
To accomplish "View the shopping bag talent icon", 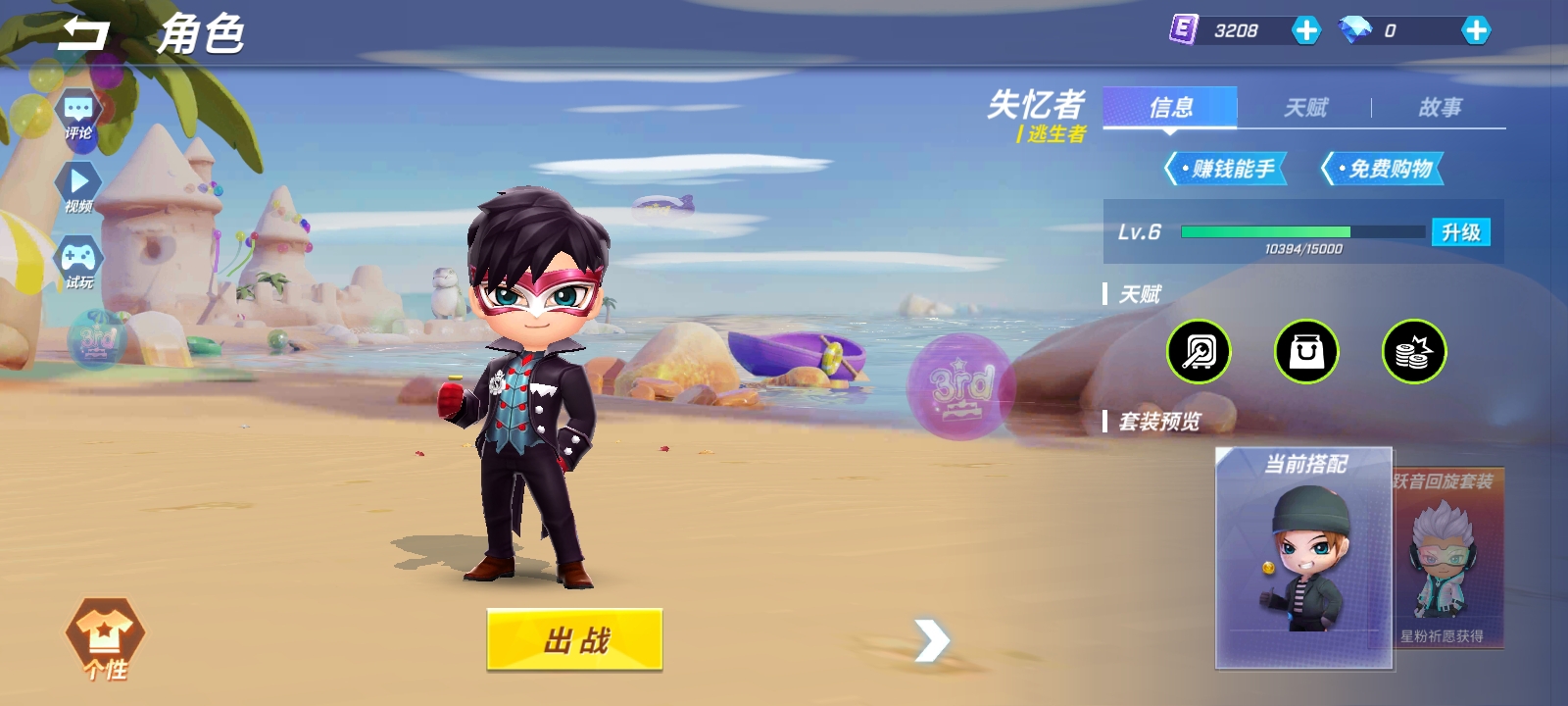I will [1305, 351].
